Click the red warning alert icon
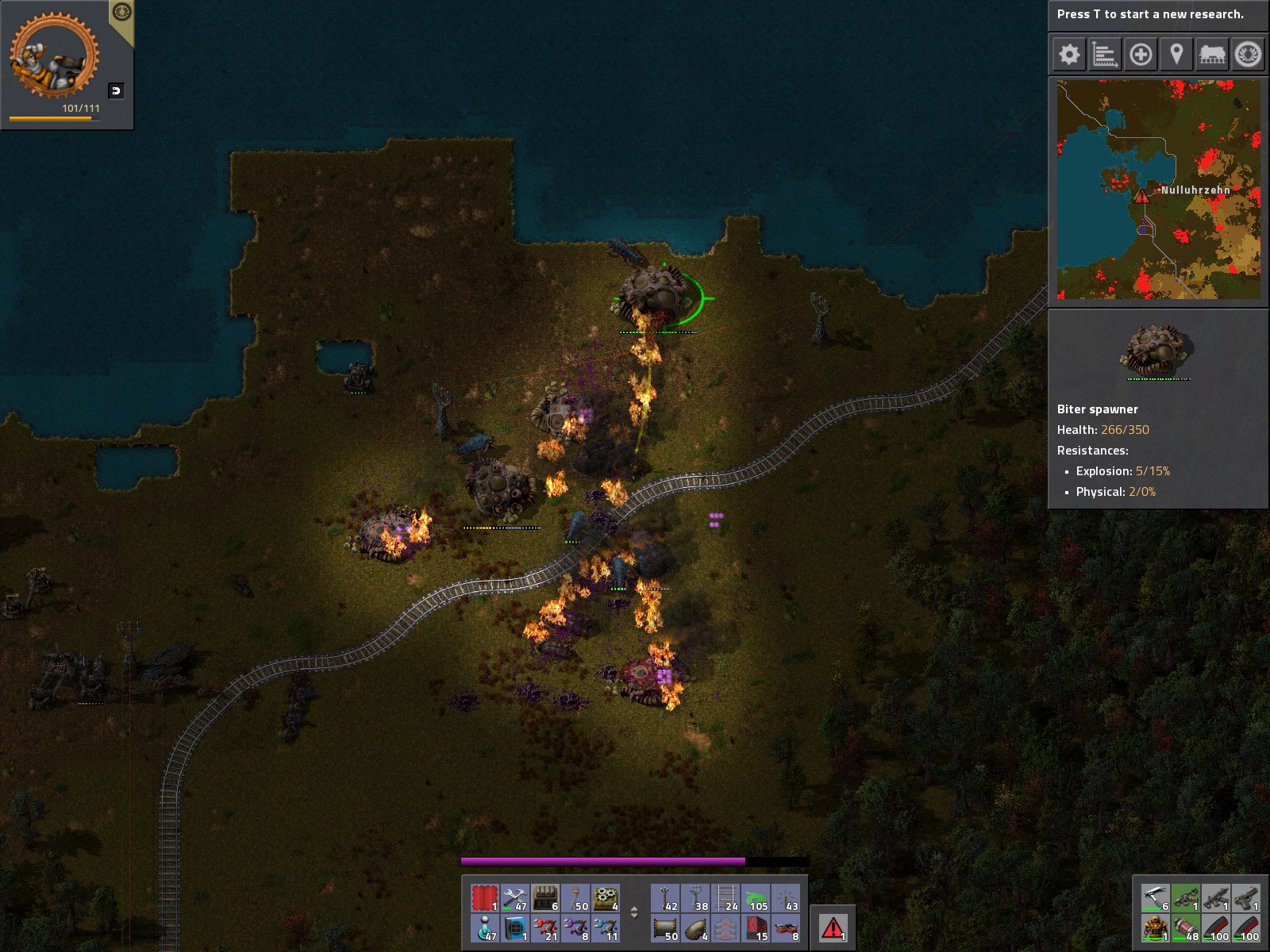This screenshot has width=1270, height=952. click(833, 927)
